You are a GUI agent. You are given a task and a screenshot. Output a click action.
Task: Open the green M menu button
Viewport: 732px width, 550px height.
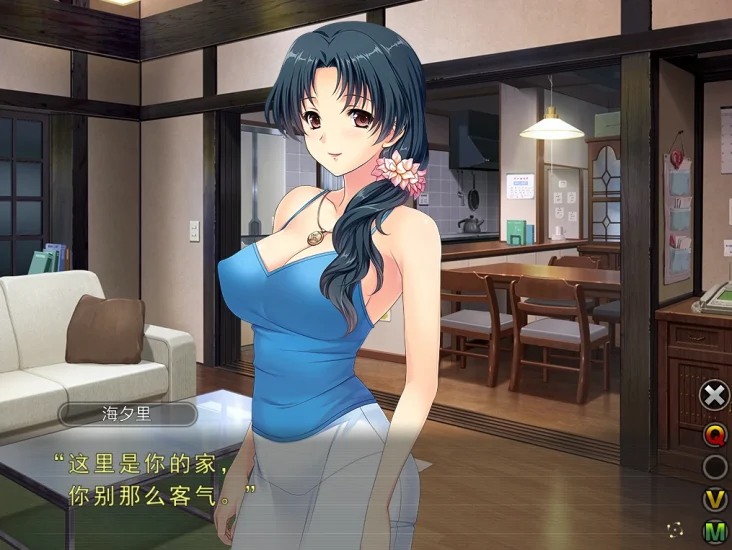pos(715,531)
